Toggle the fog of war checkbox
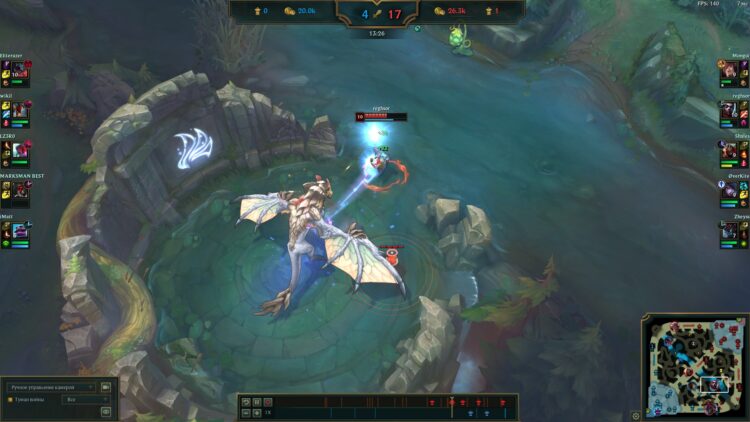 10,399
